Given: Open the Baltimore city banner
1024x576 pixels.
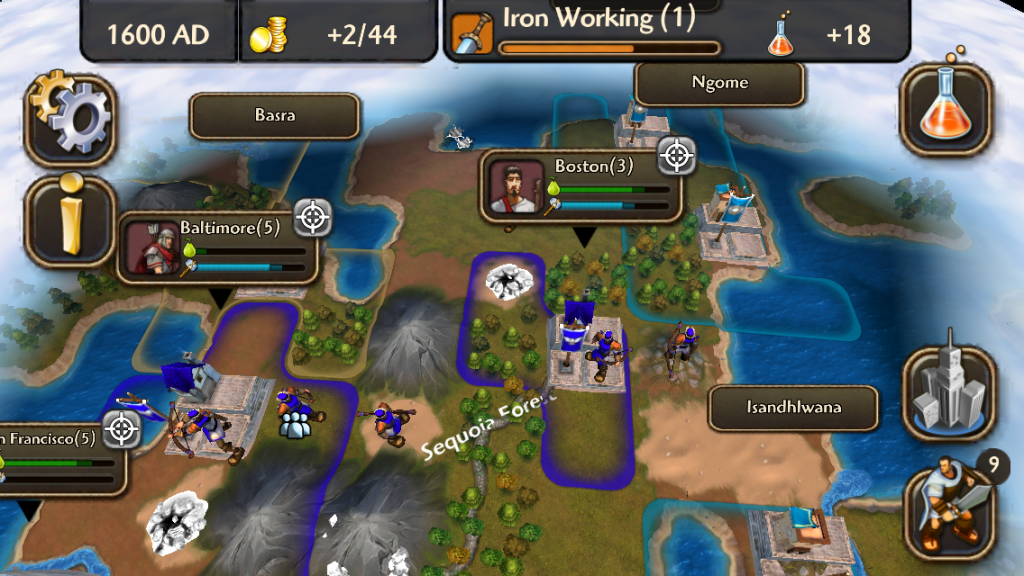Looking at the screenshot, I should (217, 248).
